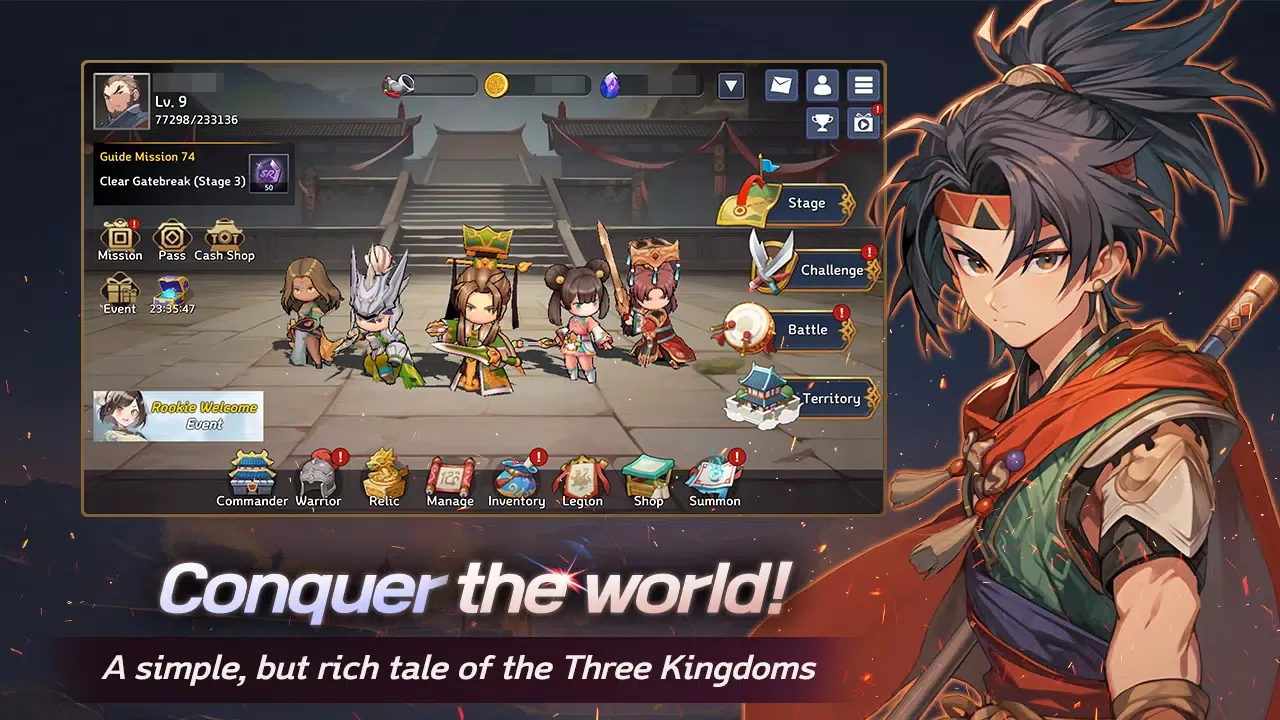This screenshot has height=720, width=1280.
Task: Open the hamburger menu
Action: click(863, 86)
